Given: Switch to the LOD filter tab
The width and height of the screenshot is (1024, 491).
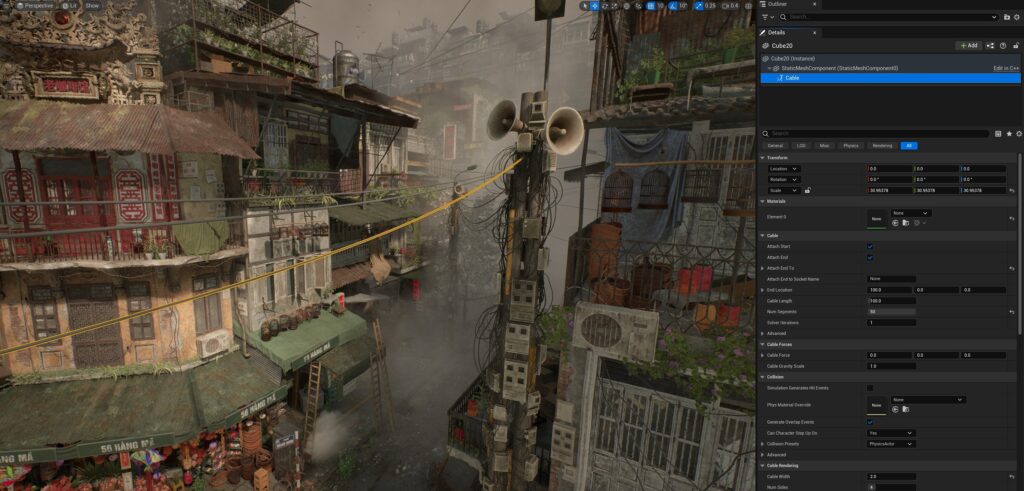Looking at the screenshot, I should tap(801, 146).
